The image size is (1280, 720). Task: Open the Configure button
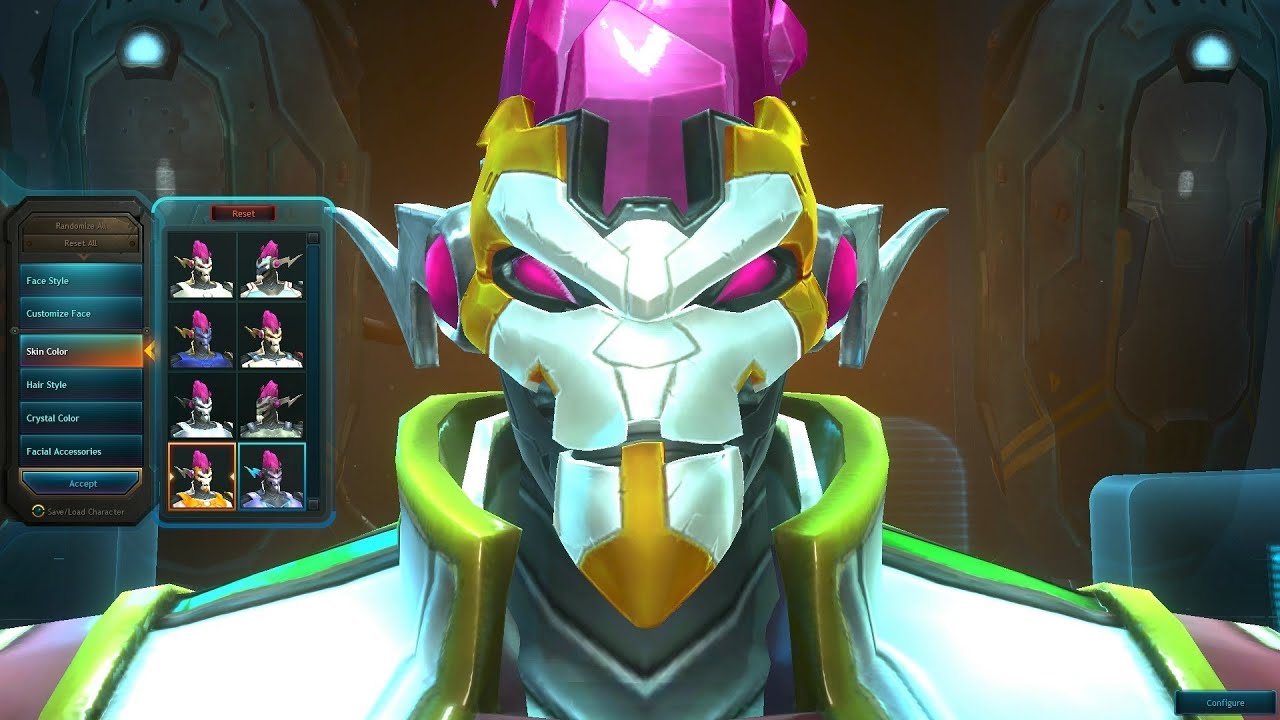[1225, 703]
